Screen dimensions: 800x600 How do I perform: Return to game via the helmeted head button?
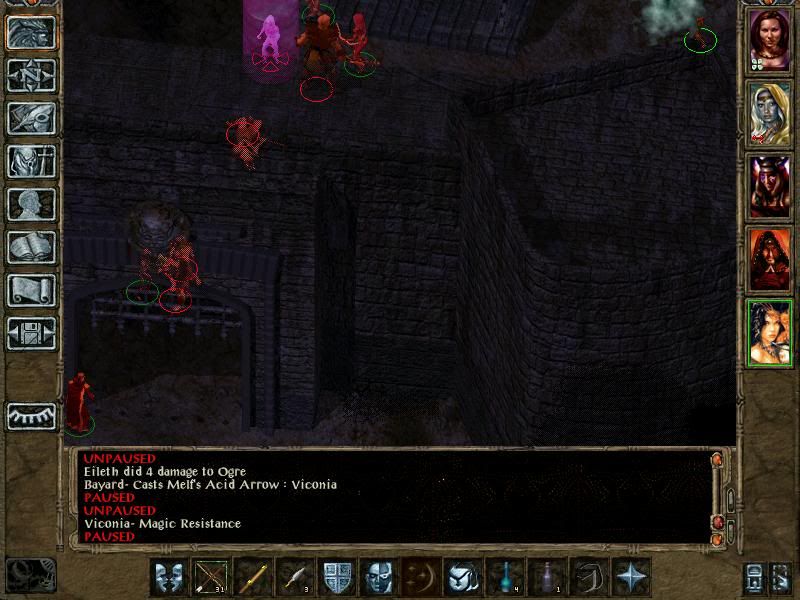tap(31, 32)
